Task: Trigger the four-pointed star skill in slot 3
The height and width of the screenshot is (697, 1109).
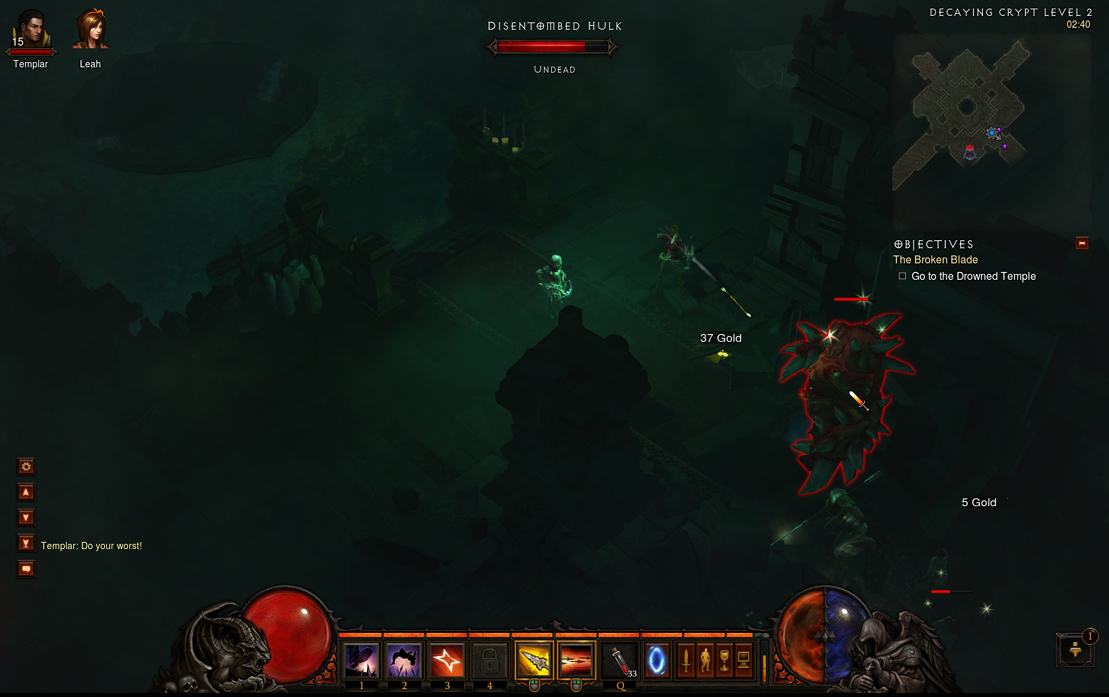Action: tap(447, 661)
